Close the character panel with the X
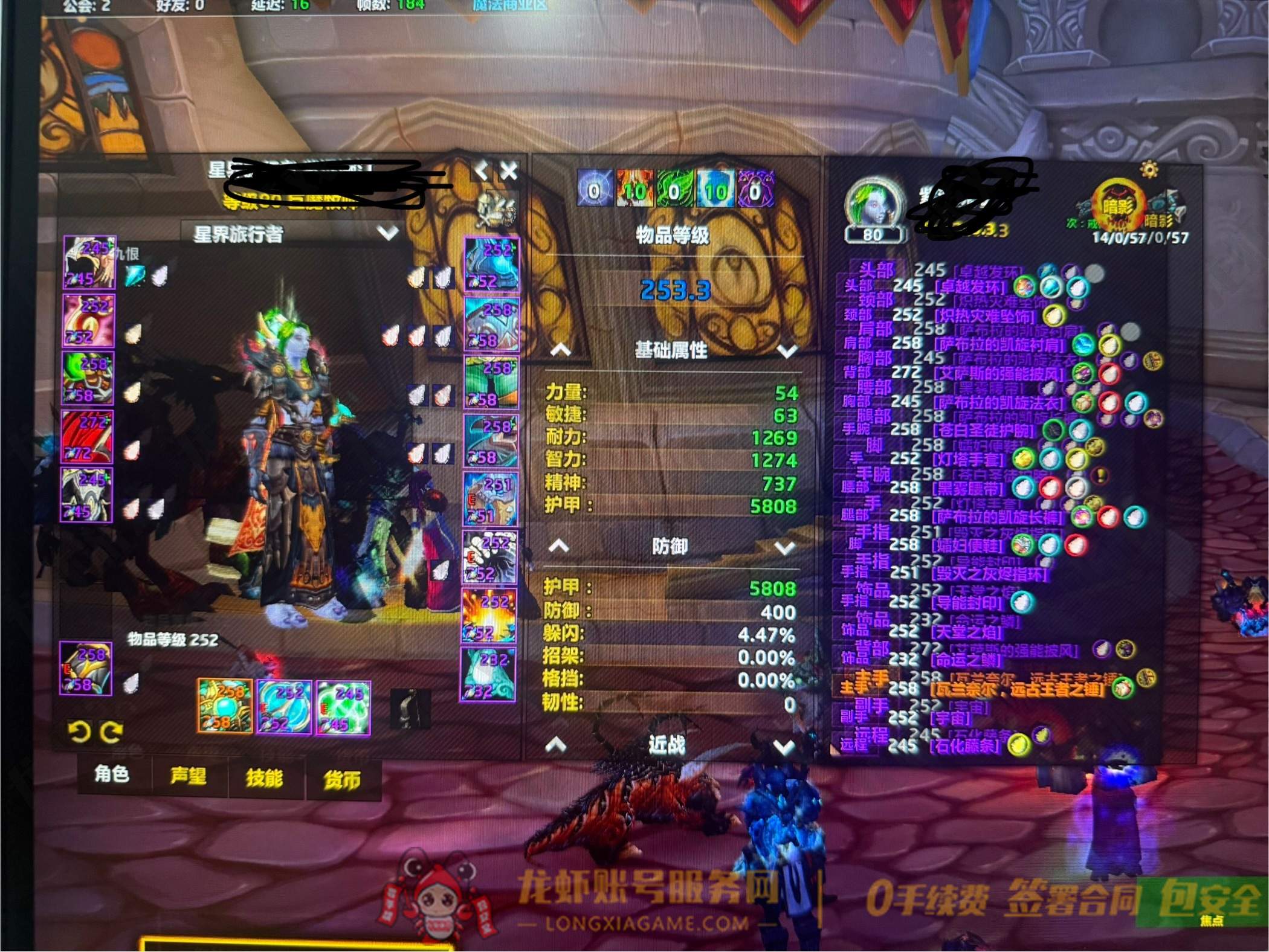The width and height of the screenshot is (1269, 952). (x=509, y=172)
